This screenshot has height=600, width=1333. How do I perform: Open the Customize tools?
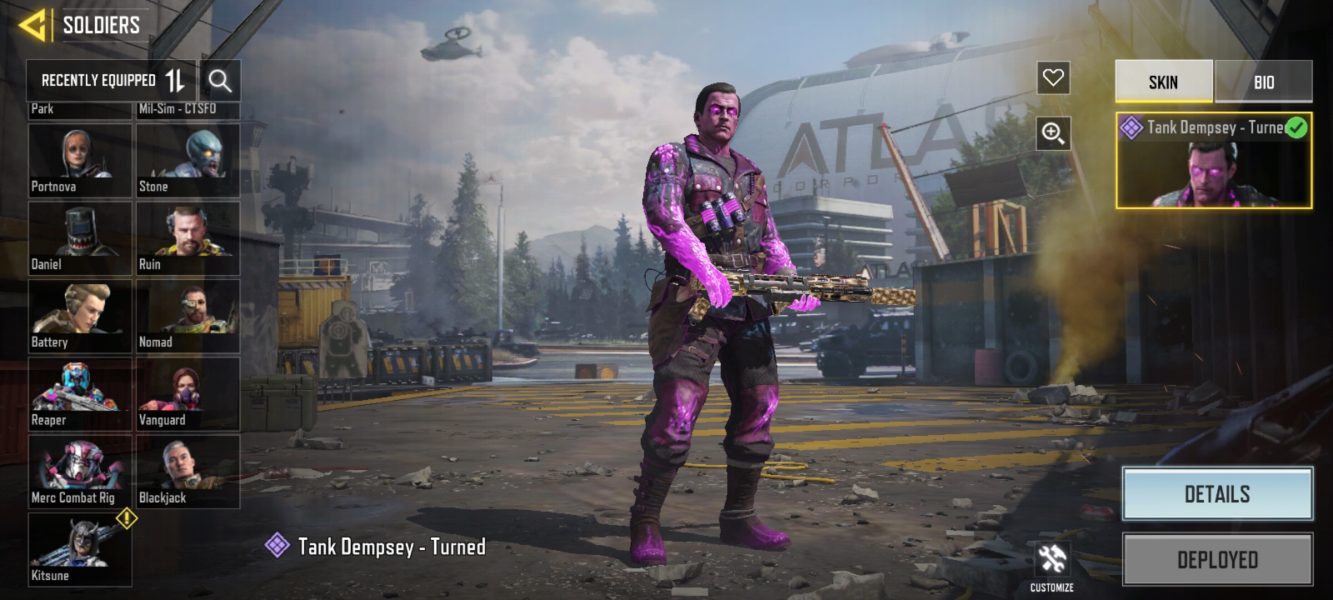[x=1052, y=566]
